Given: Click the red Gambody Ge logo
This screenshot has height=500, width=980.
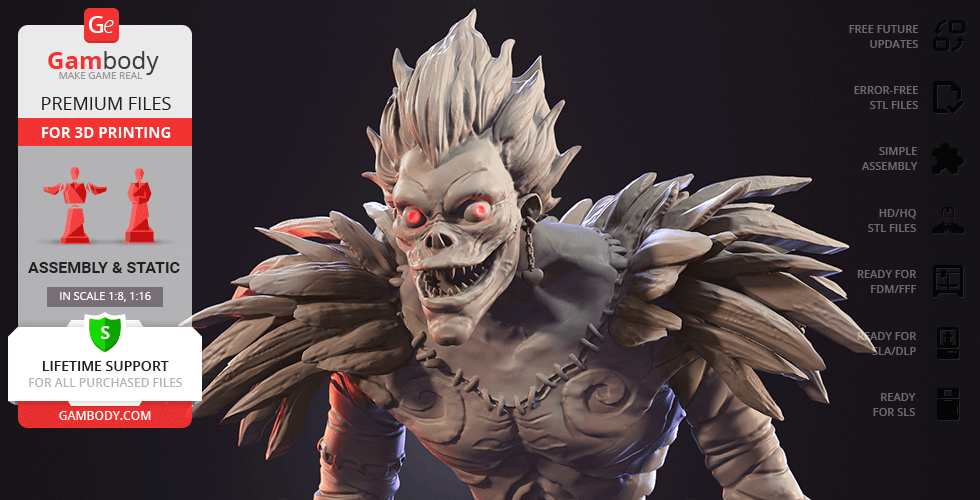Looking at the screenshot, I should [103, 23].
